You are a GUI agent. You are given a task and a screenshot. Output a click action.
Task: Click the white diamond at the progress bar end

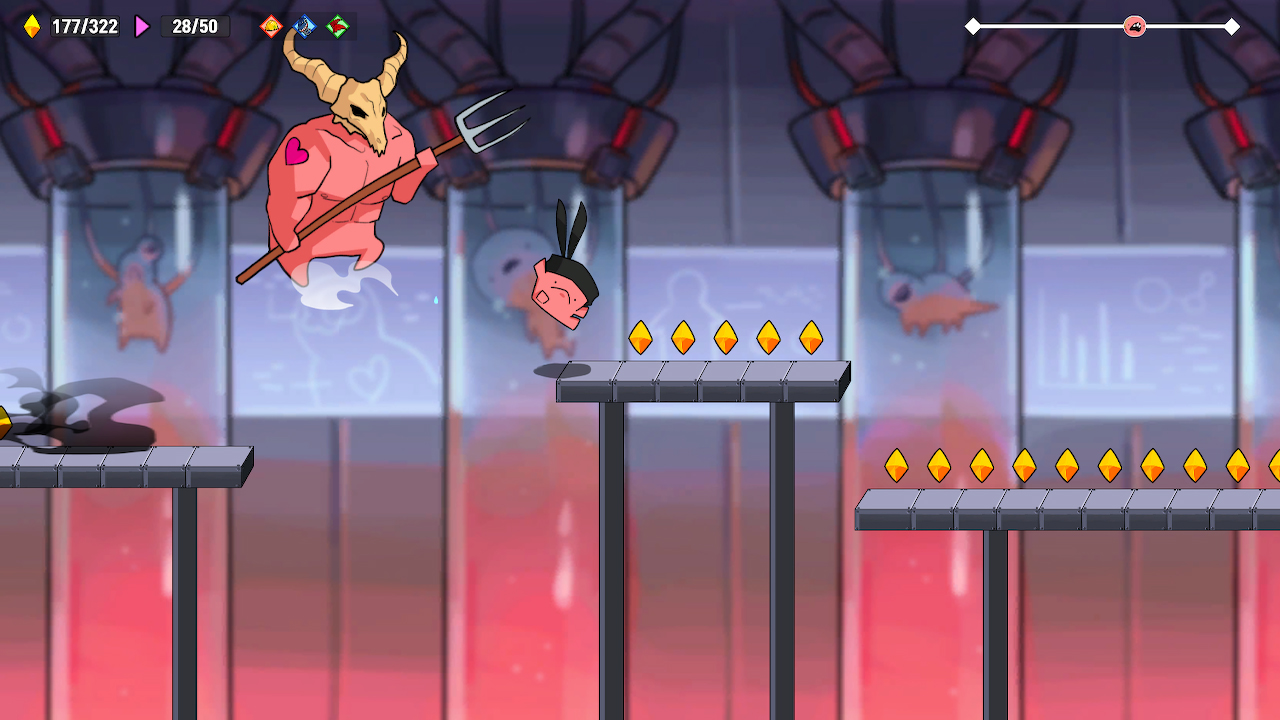[x=1232, y=29]
